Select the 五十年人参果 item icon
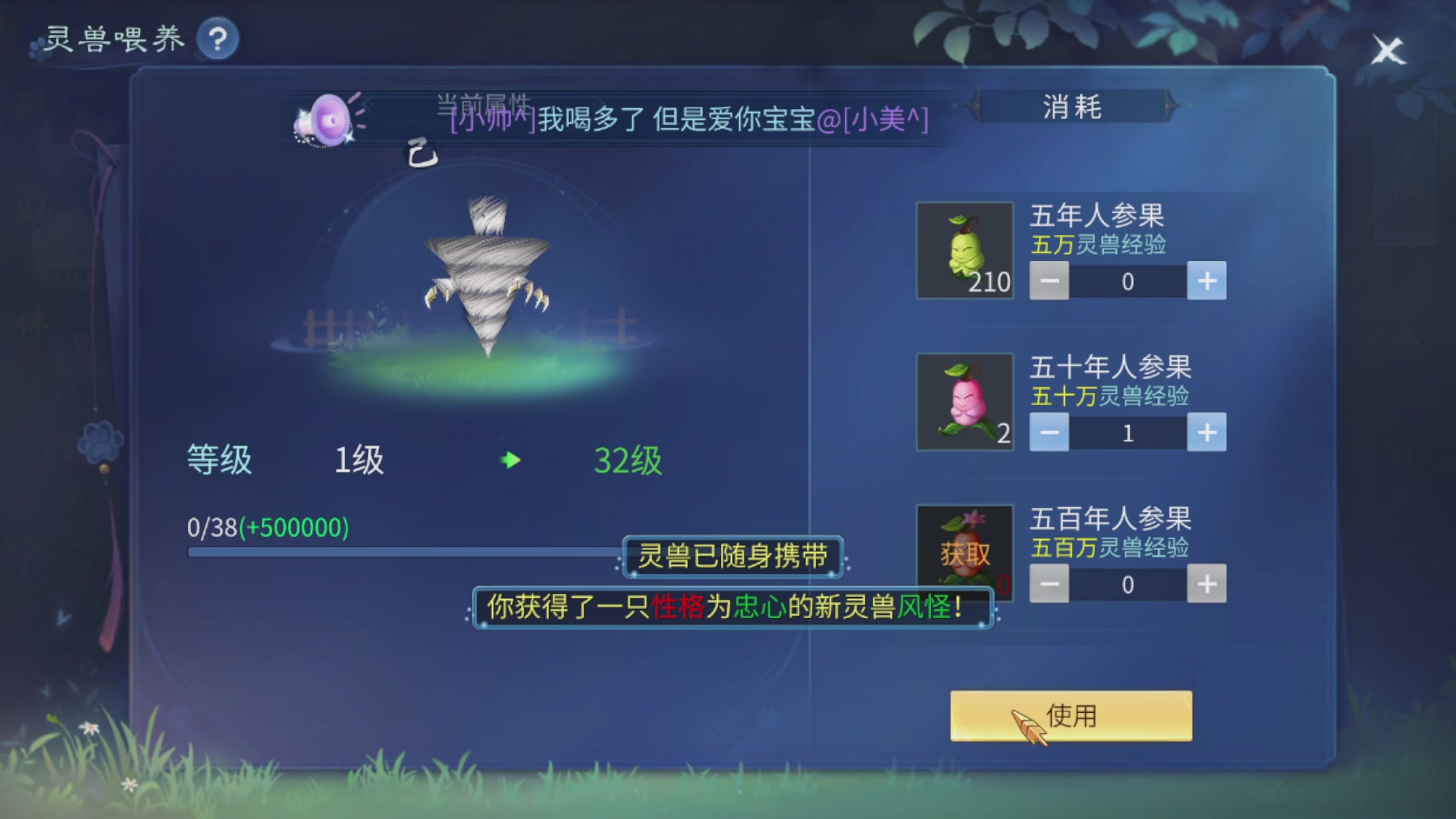Viewport: 1456px width, 819px height. (965, 401)
